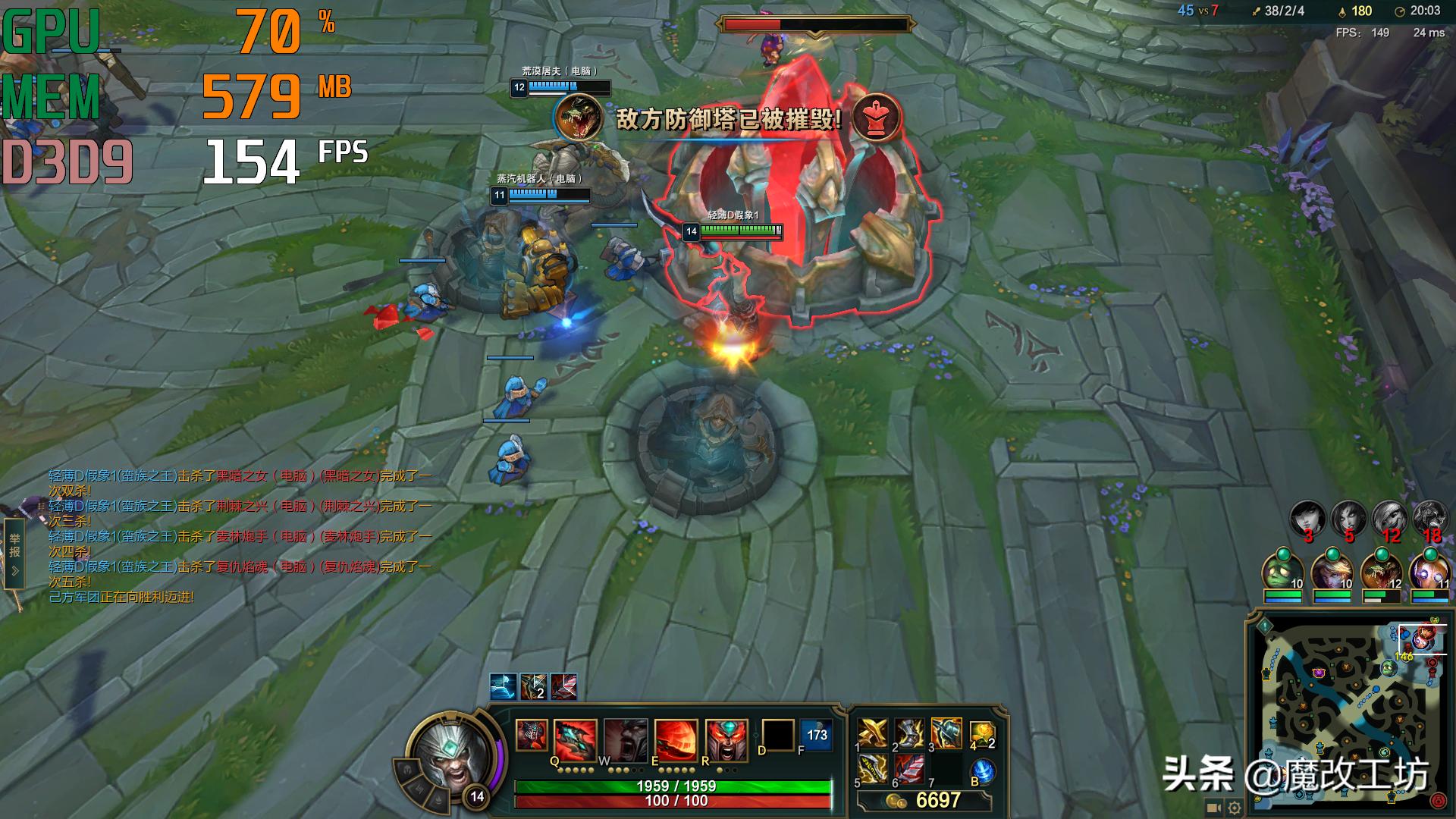This screenshot has height=819, width=1456.
Task: Click the minimap
Action: [x=1349, y=711]
